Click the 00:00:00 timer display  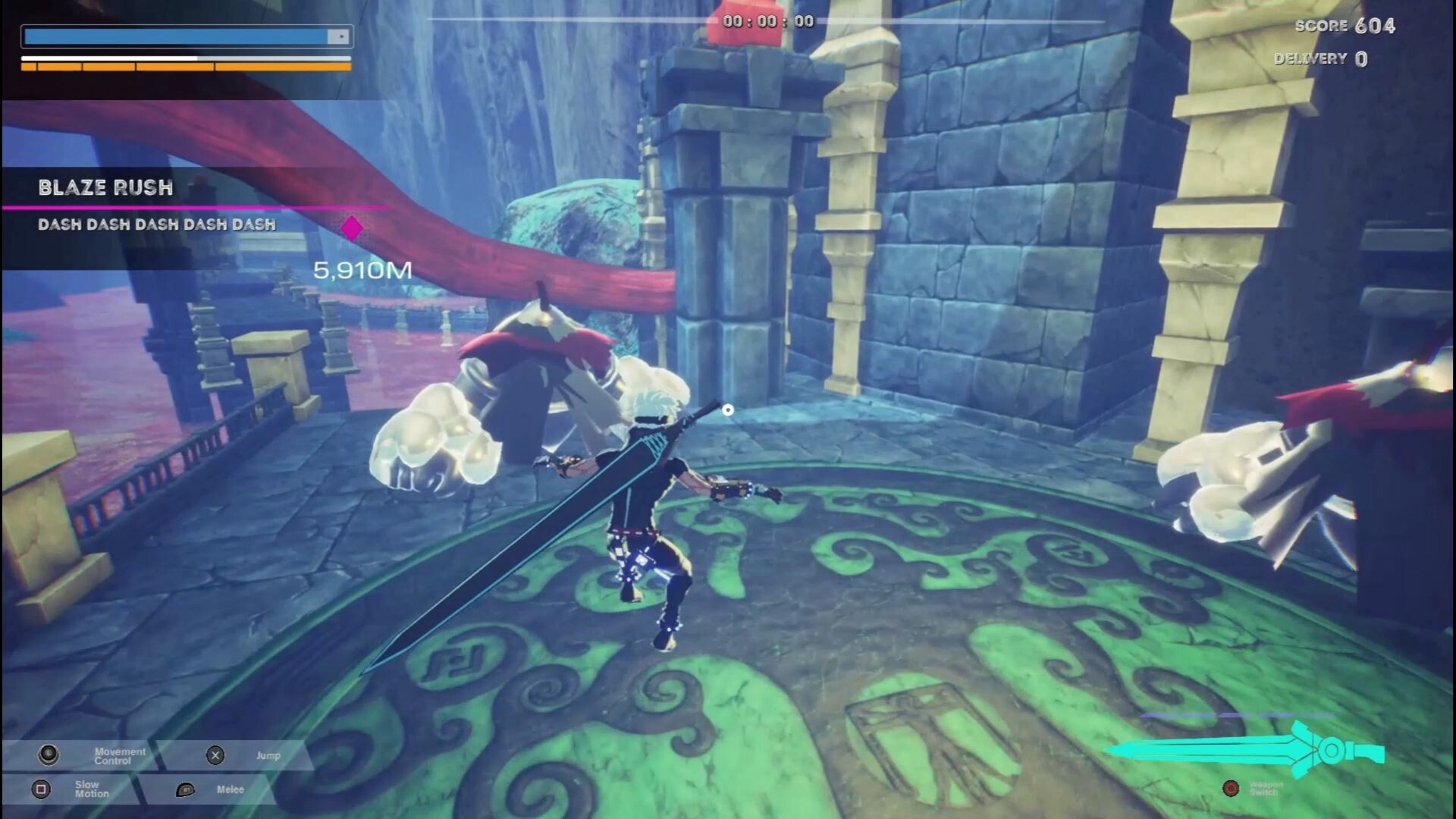pos(767,20)
